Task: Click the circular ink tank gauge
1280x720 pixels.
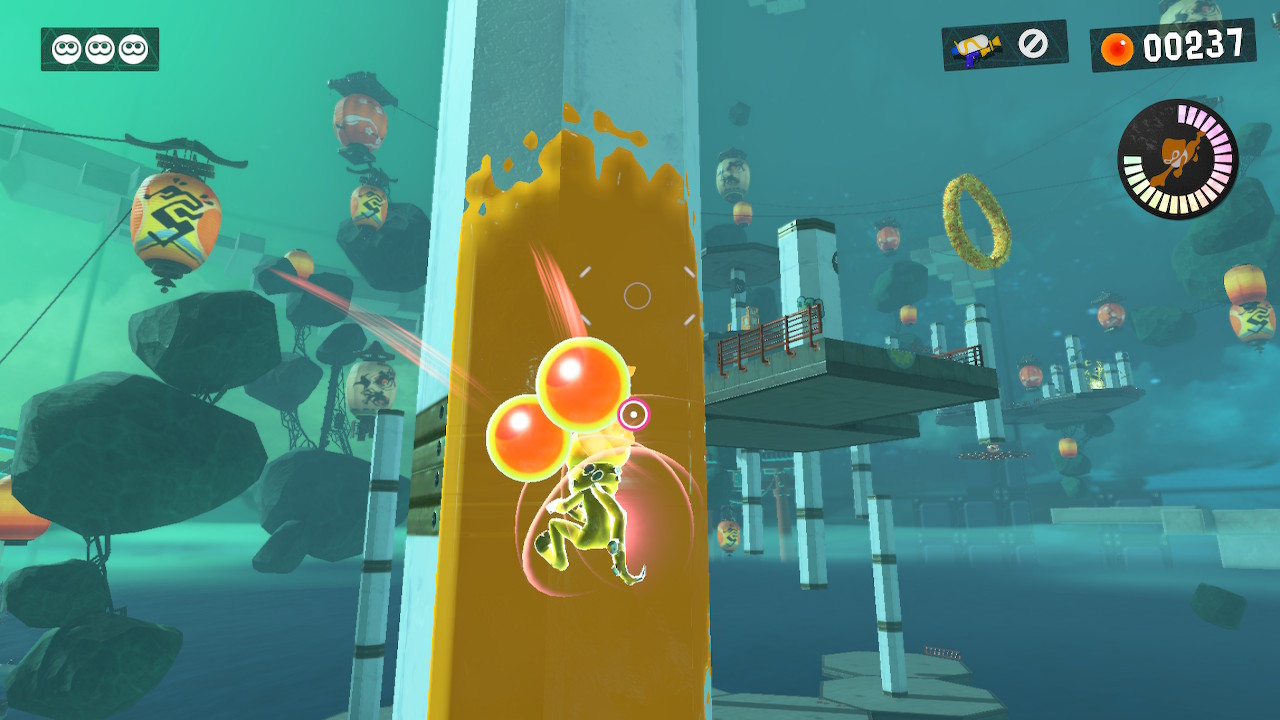Action: [1178, 158]
